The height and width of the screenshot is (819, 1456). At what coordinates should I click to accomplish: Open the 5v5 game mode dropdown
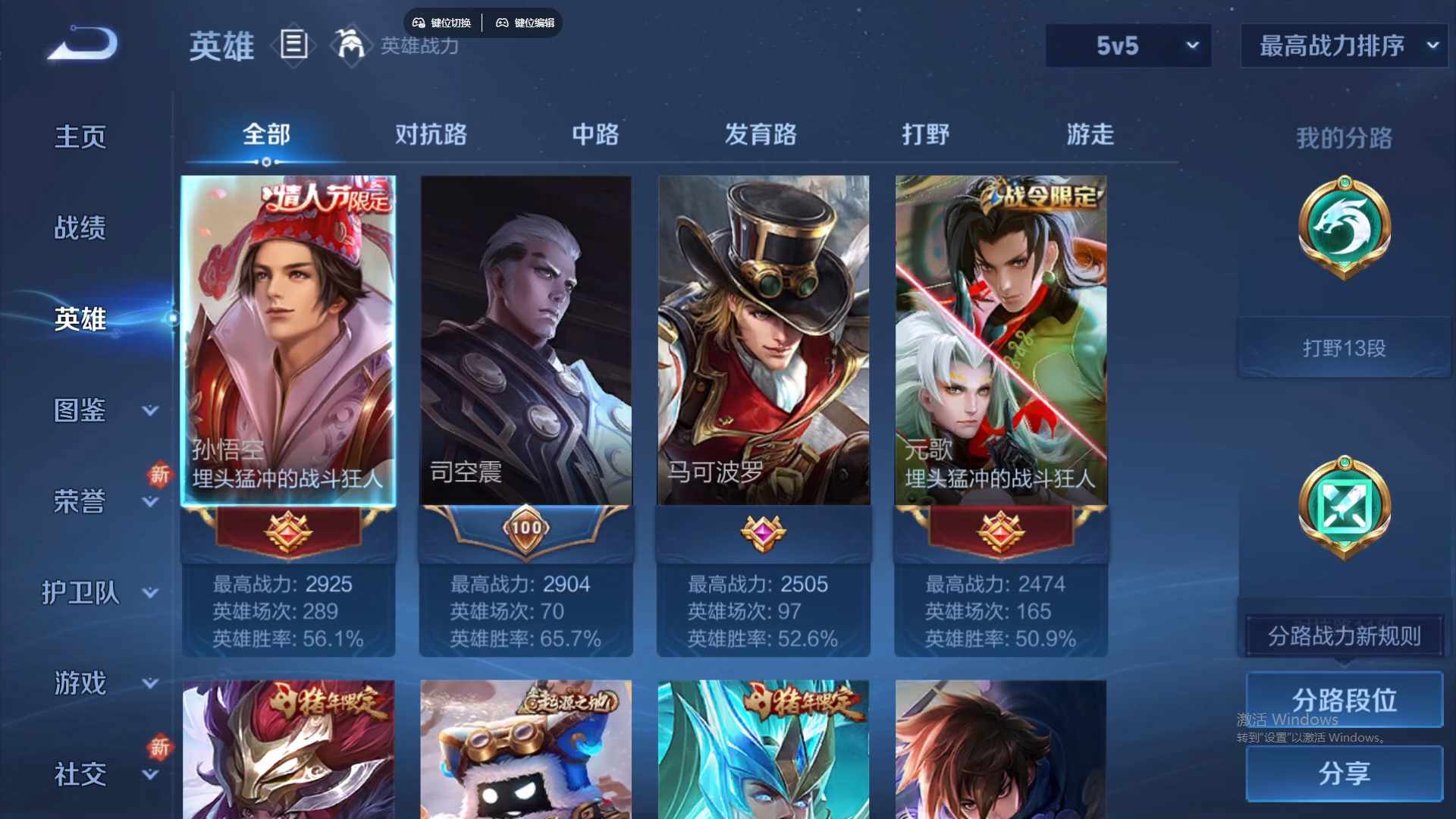pos(1128,45)
